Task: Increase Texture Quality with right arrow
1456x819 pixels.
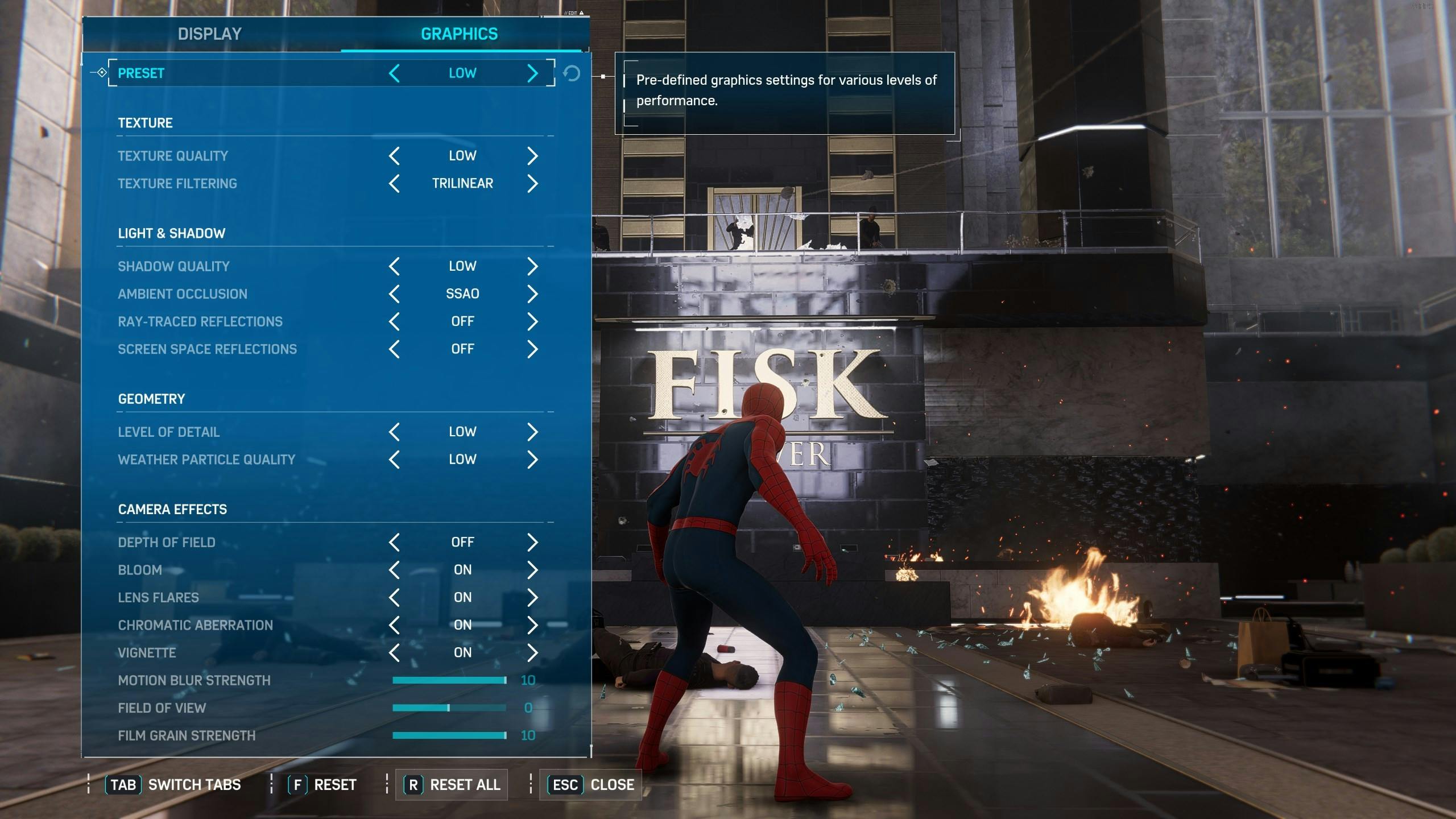Action: 532,156
